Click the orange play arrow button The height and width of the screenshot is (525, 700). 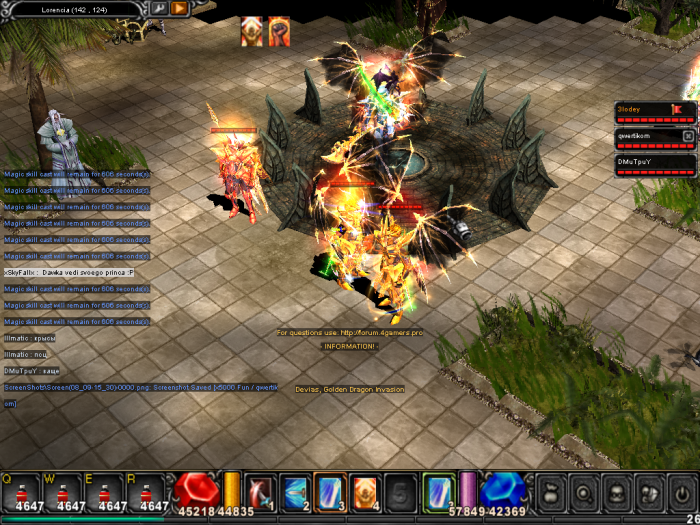tap(179, 8)
